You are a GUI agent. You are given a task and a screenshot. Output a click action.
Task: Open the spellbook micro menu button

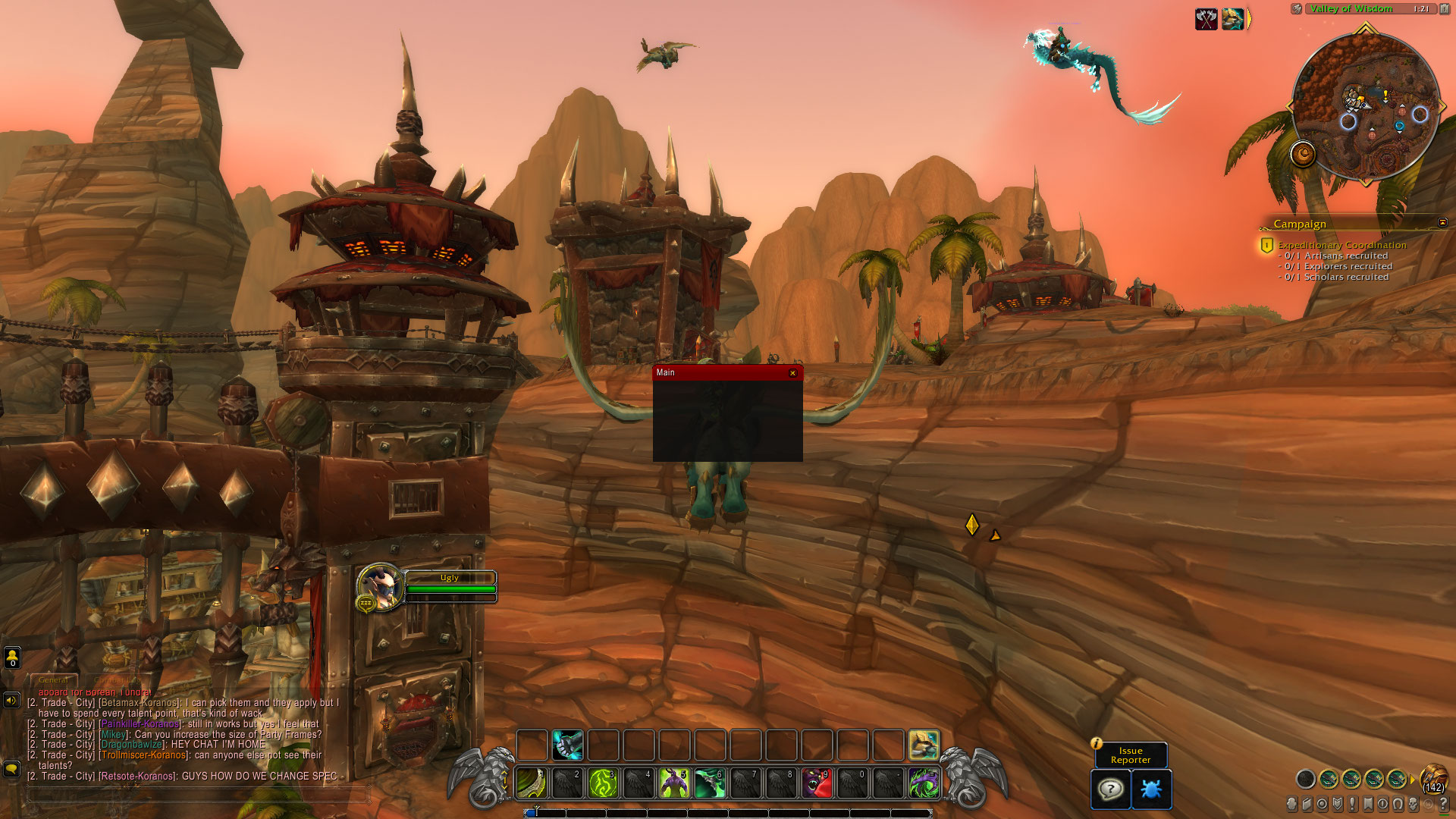coord(1307,804)
